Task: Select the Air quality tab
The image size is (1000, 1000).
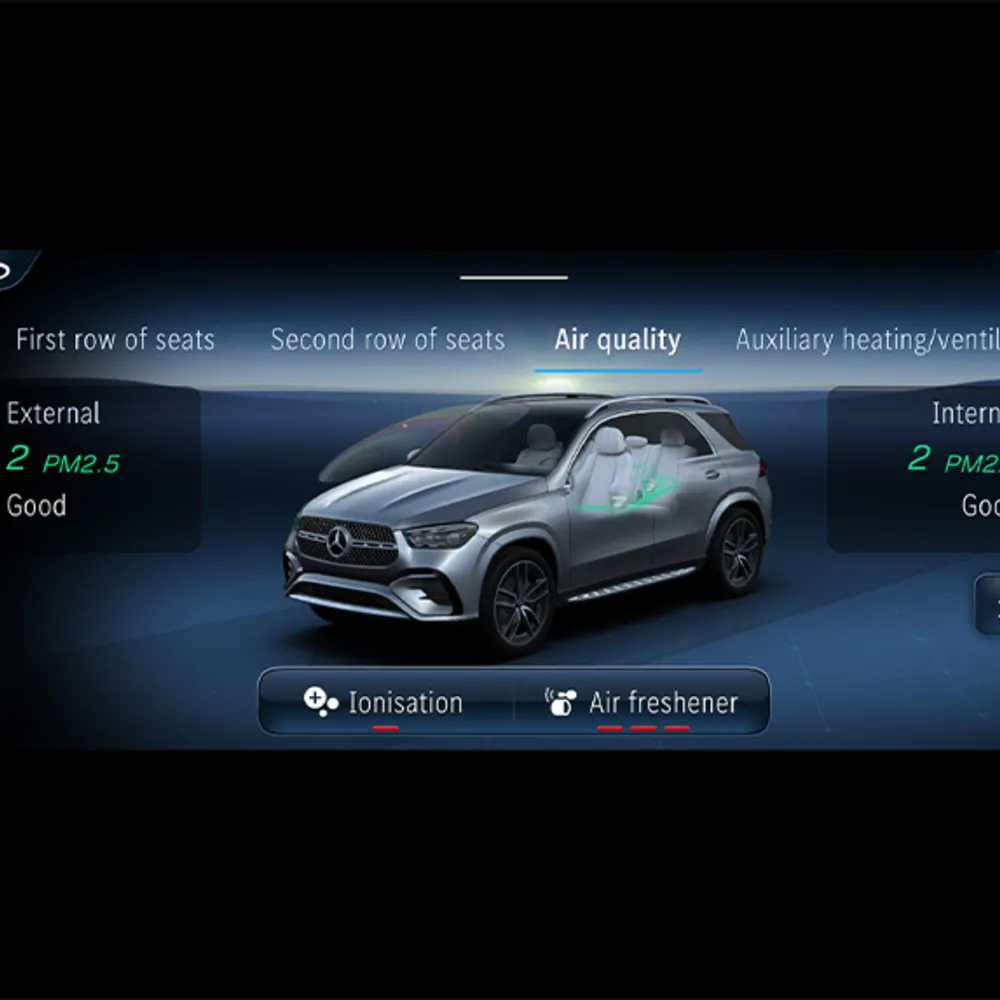Action: (x=617, y=340)
